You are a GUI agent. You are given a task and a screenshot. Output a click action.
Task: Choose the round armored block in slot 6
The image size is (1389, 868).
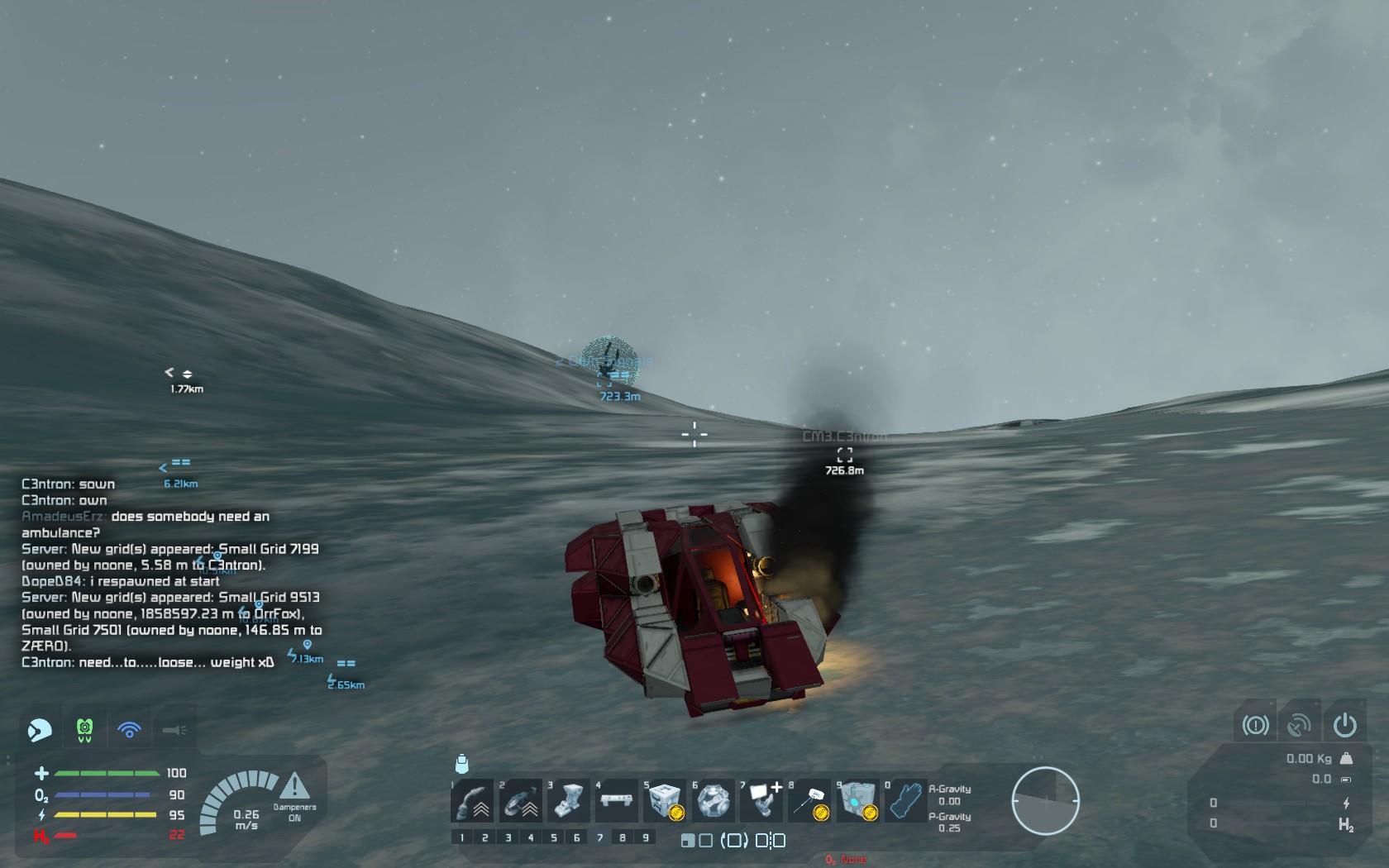(713, 800)
